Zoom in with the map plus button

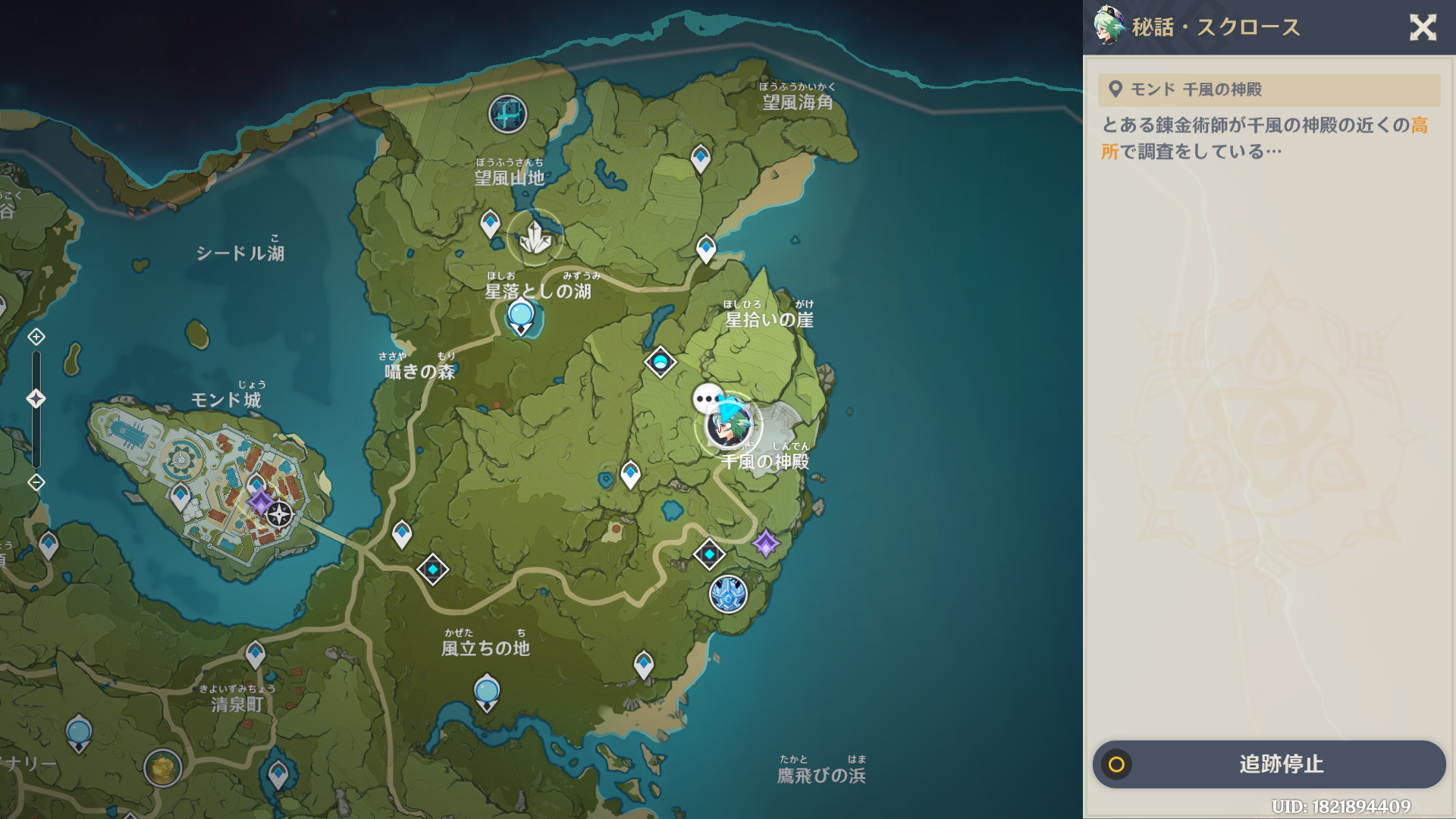[36, 337]
